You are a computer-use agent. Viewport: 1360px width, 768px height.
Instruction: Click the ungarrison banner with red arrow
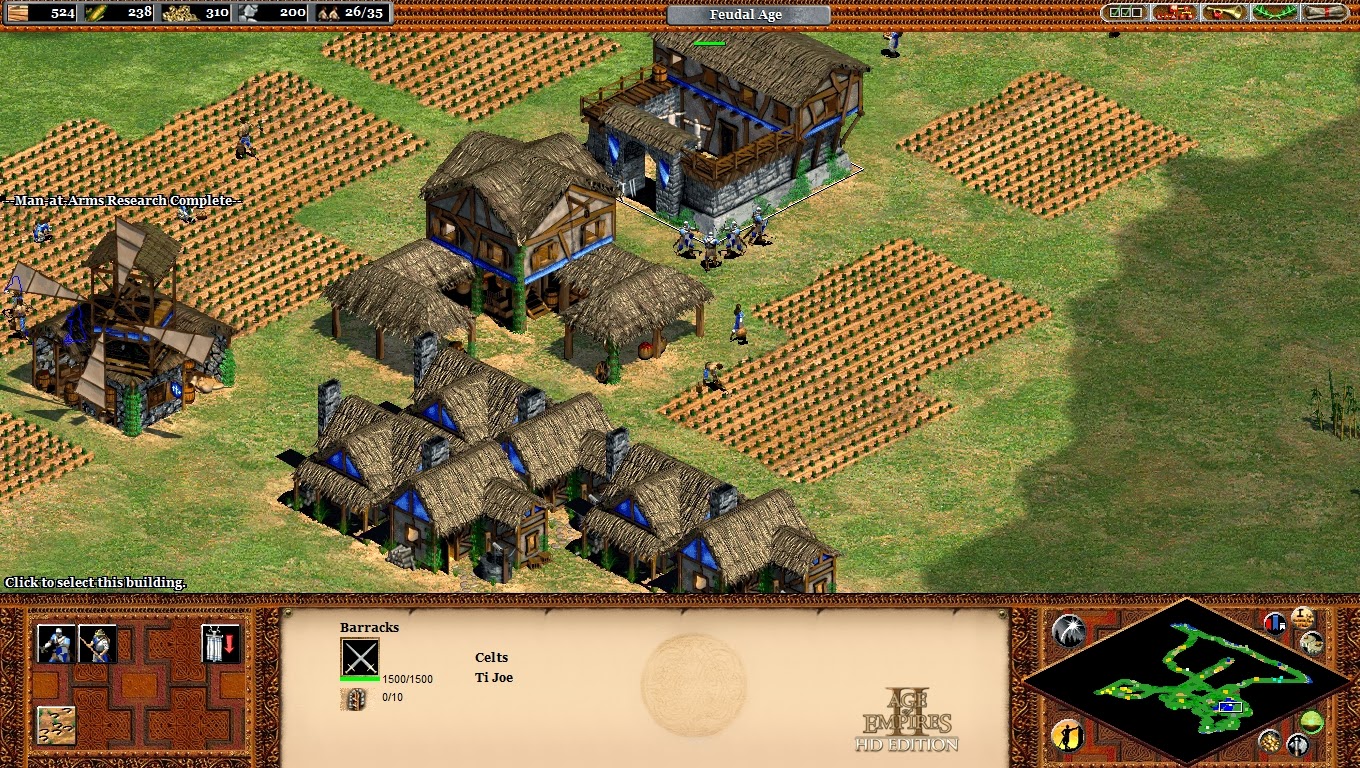coord(220,644)
